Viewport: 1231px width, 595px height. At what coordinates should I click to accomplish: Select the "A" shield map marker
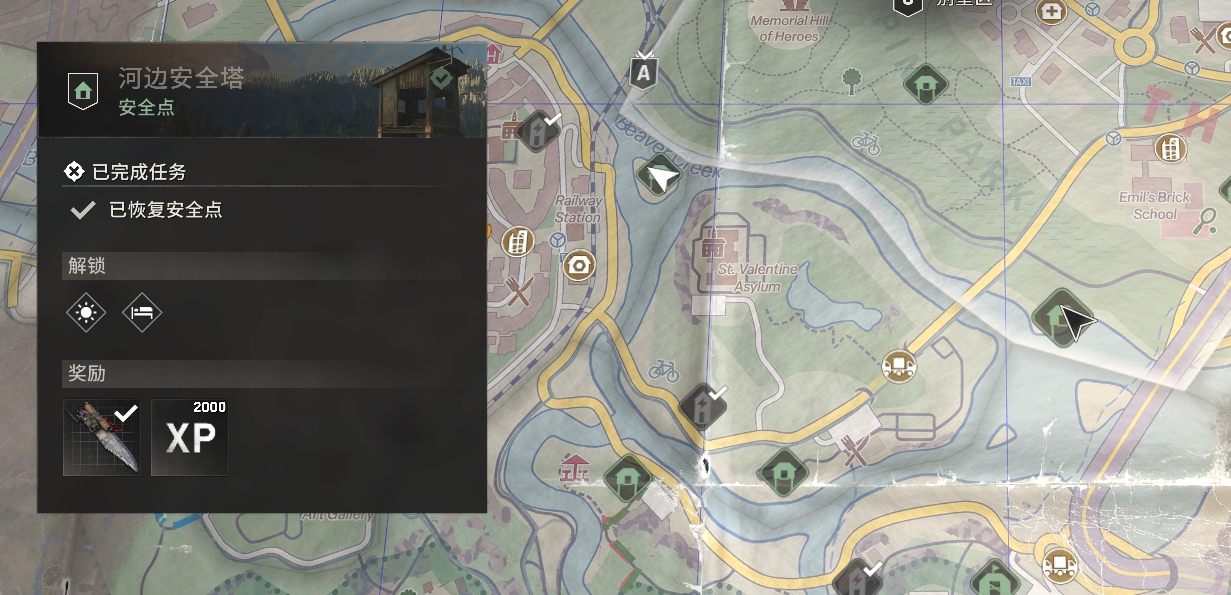[644, 72]
